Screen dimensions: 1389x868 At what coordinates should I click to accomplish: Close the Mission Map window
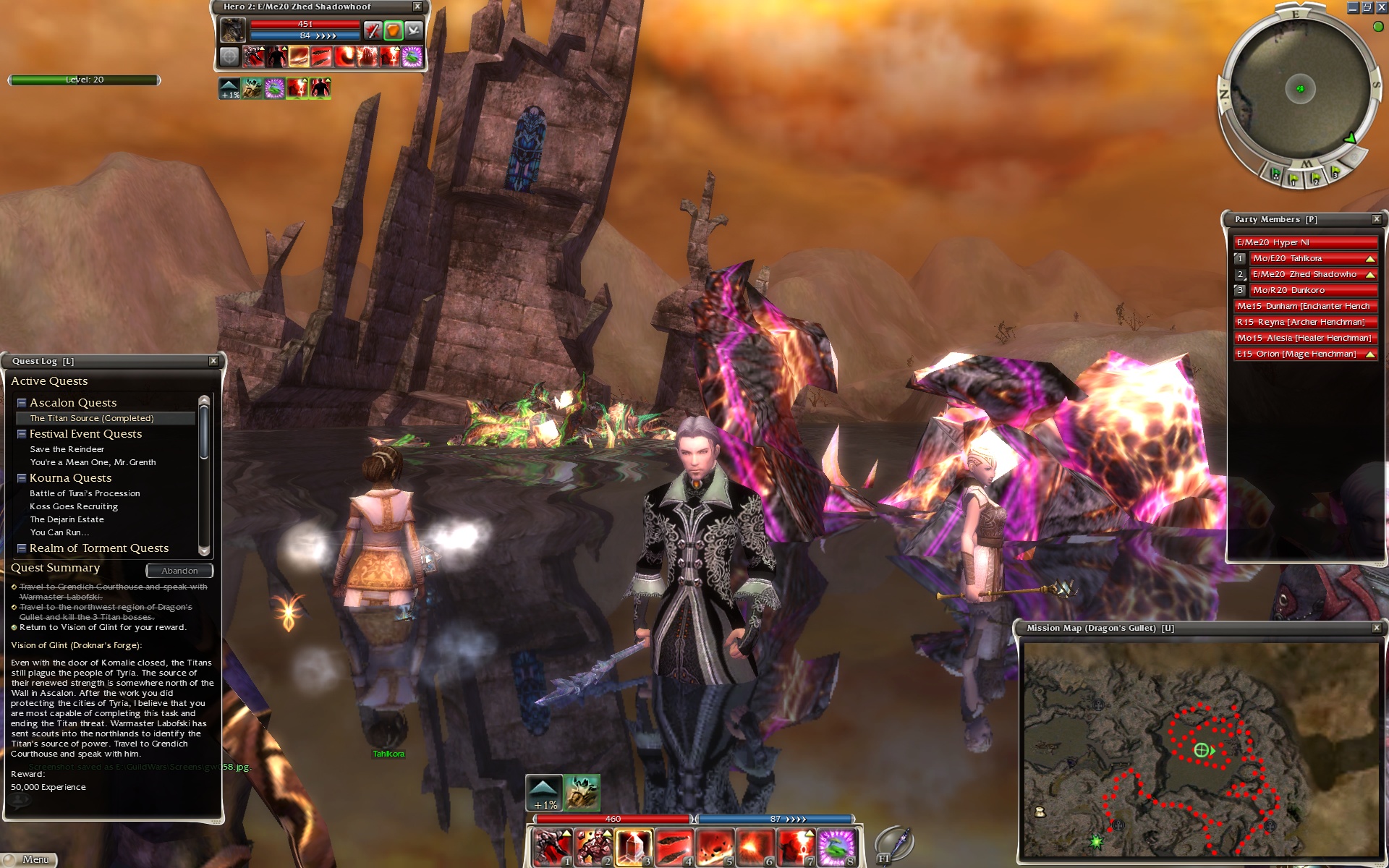[x=1377, y=628]
